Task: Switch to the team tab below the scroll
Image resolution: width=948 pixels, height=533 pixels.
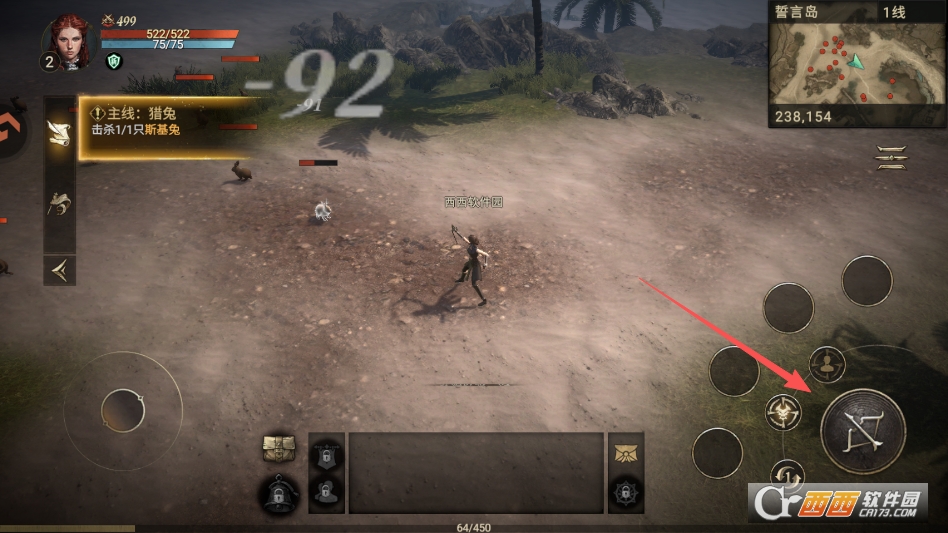Action: (59, 205)
